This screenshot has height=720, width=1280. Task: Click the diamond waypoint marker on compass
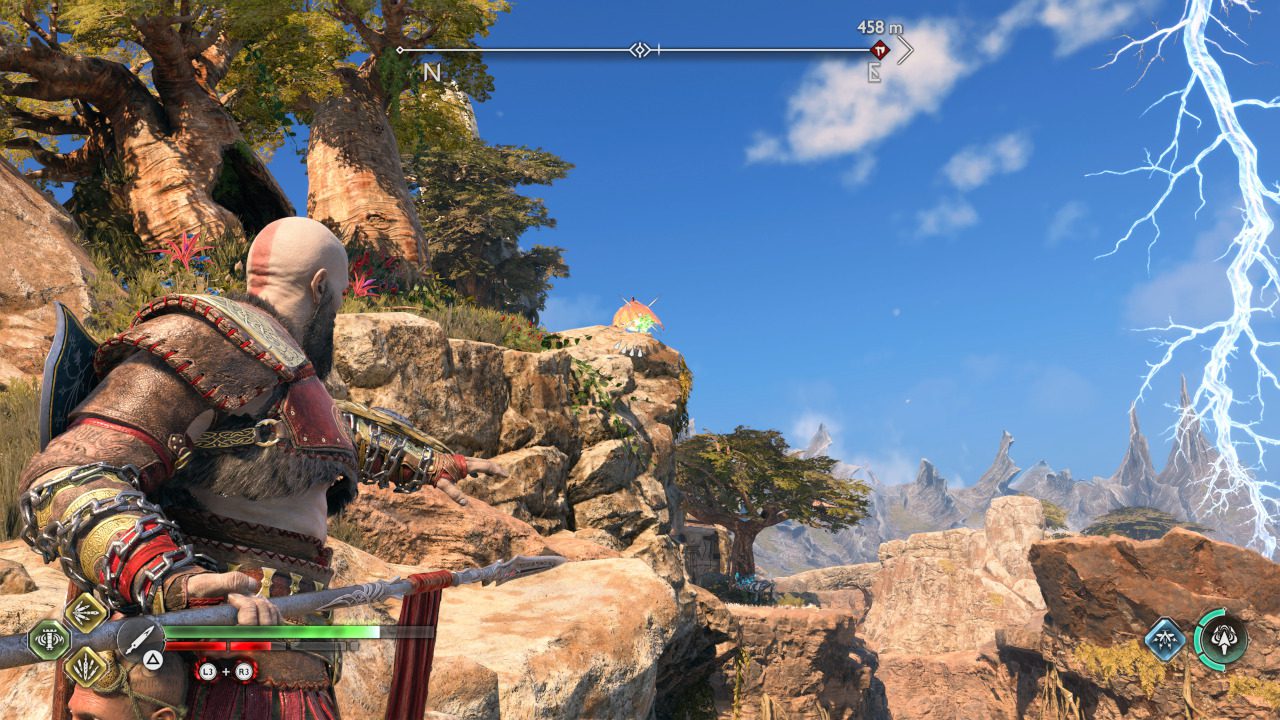[x=639, y=49]
